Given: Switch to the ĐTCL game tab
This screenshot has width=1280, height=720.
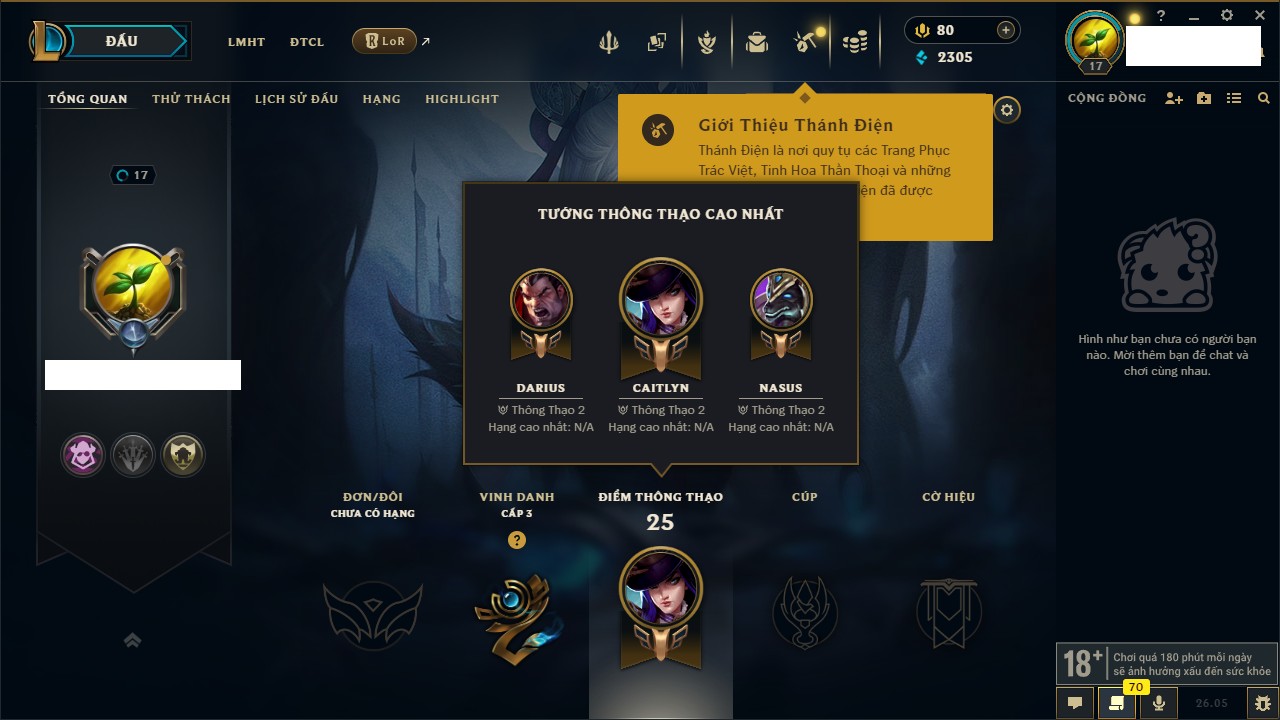Looking at the screenshot, I should [307, 42].
